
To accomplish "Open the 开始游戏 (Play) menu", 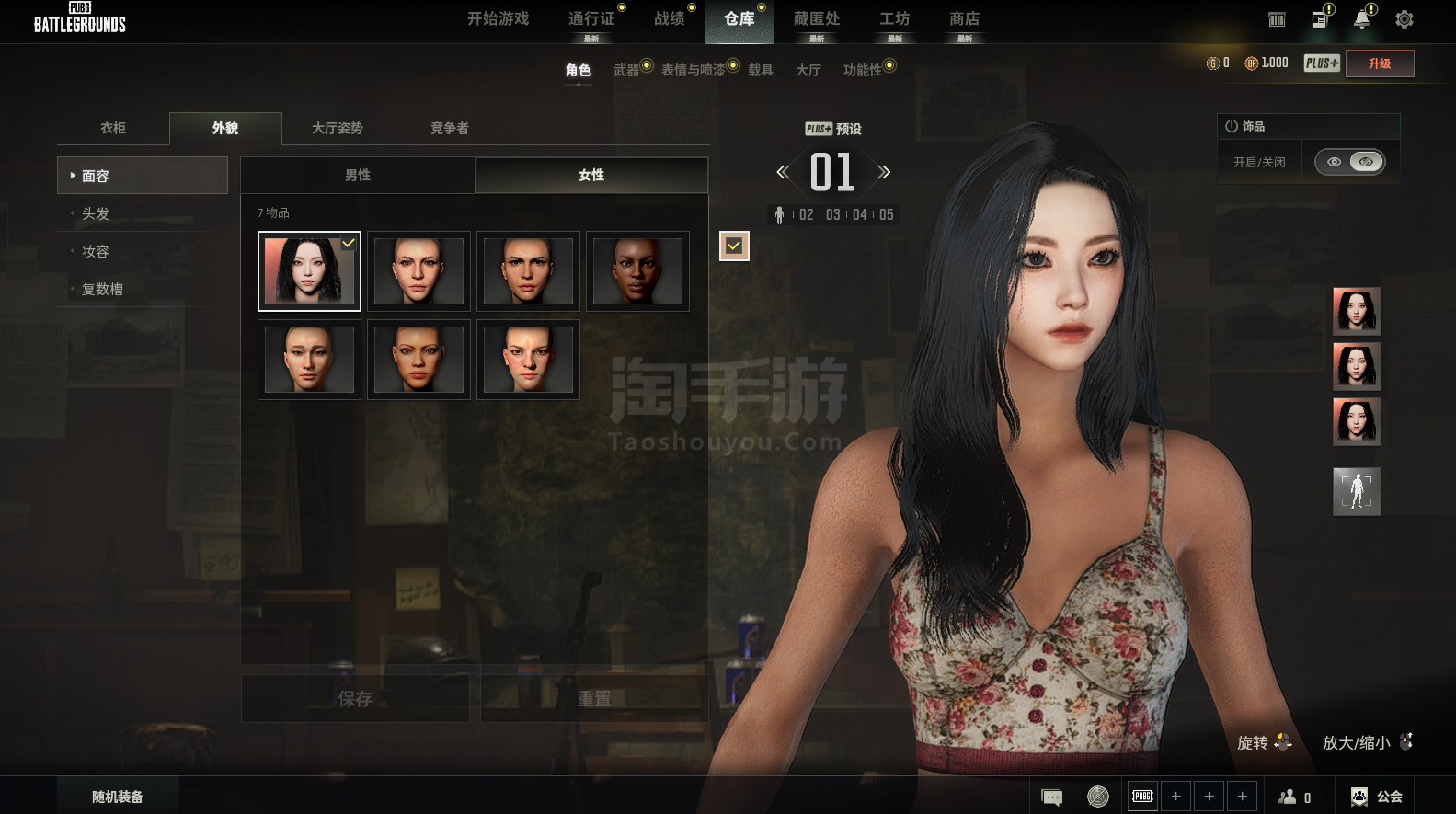I will tap(498, 19).
